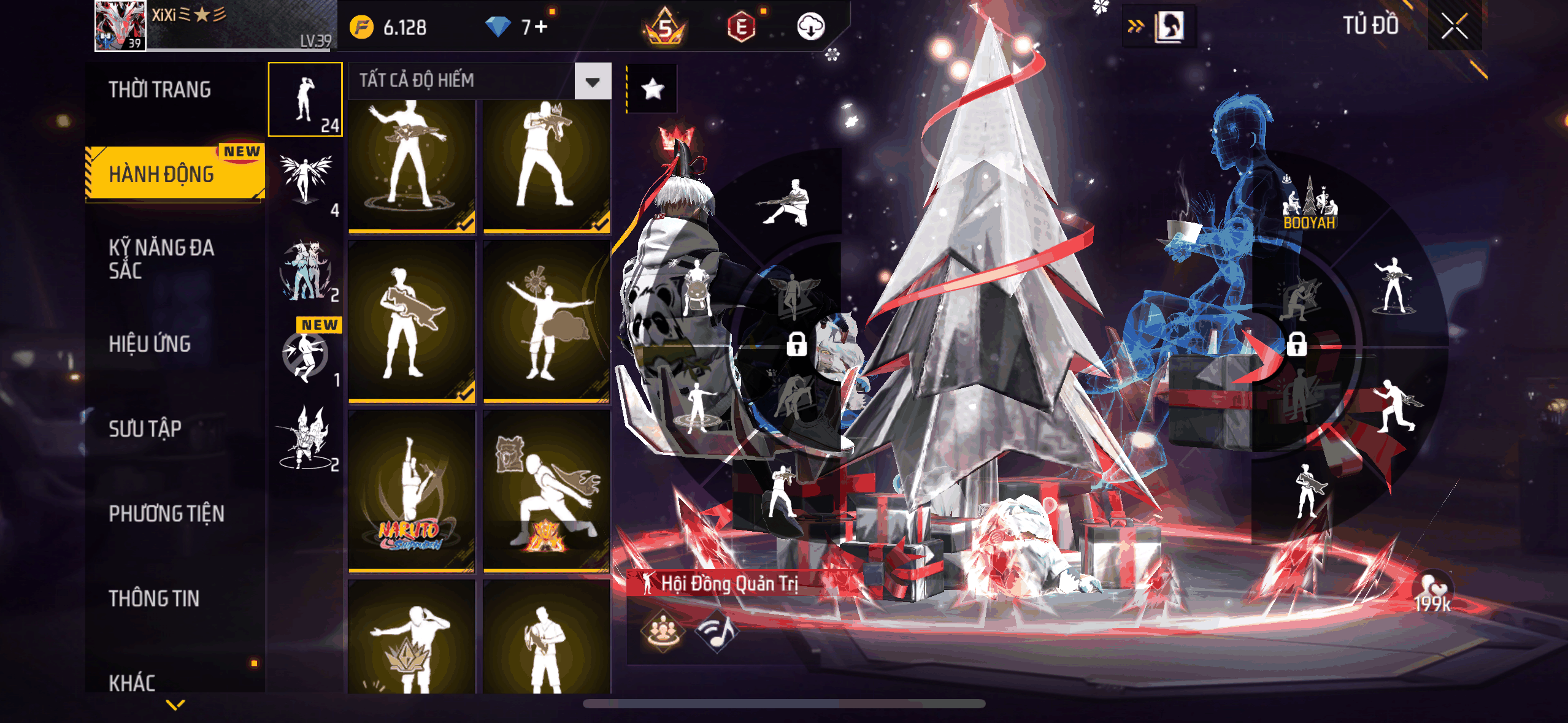Open the Thời Trang category
Screen dimensions: 1568x723
(159, 90)
